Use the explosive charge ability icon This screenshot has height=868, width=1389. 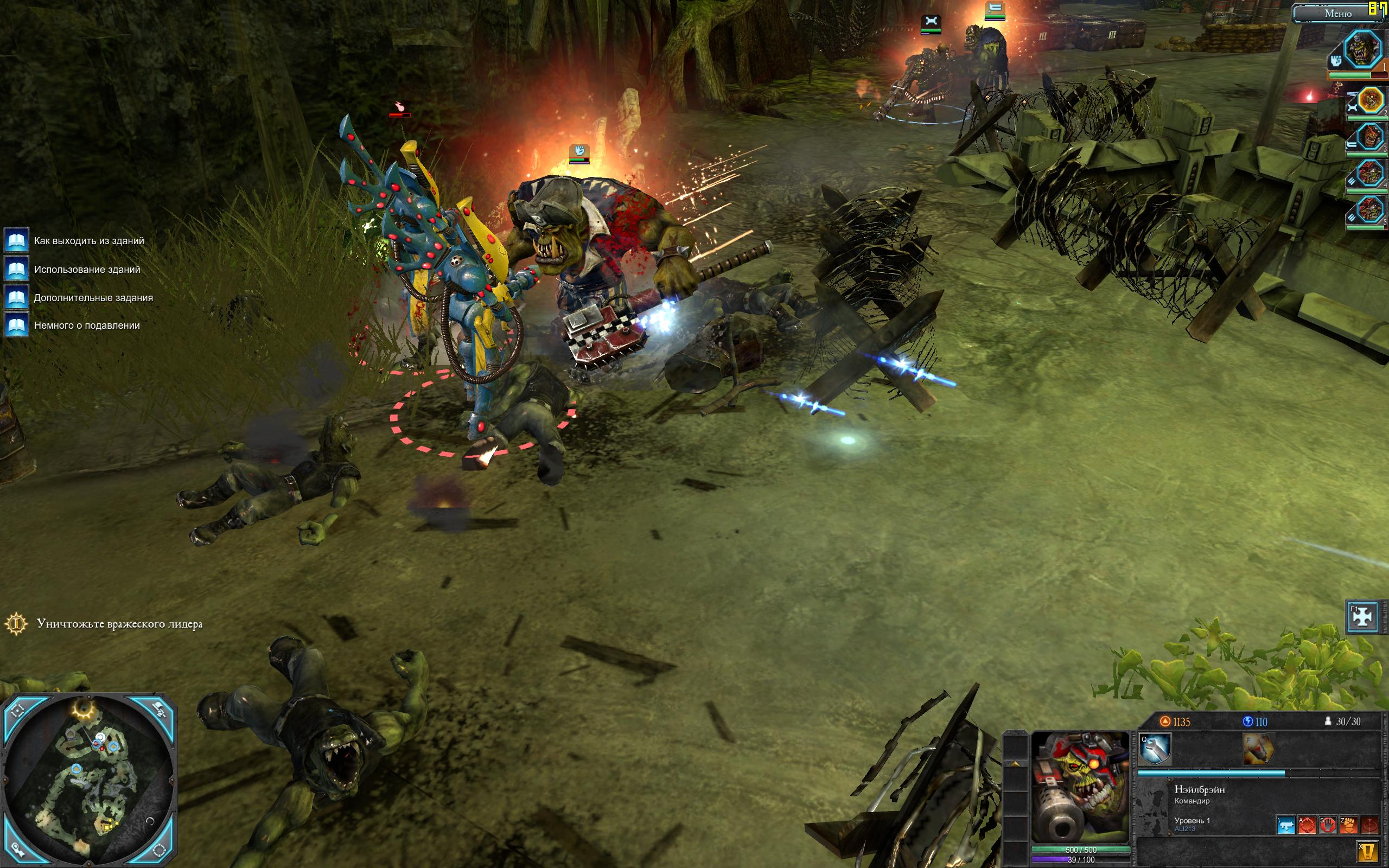click(1258, 749)
